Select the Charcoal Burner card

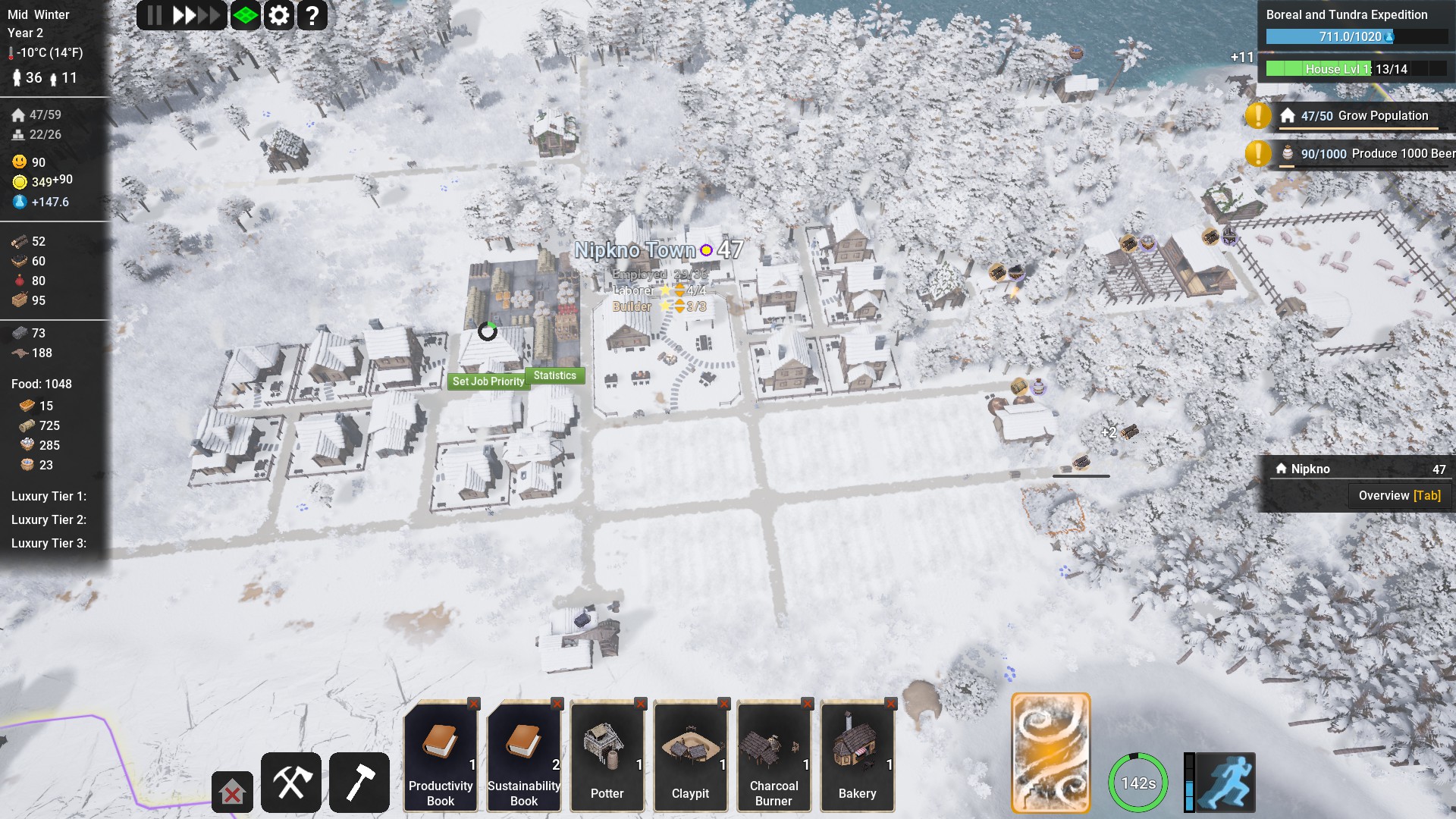tap(774, 756)
